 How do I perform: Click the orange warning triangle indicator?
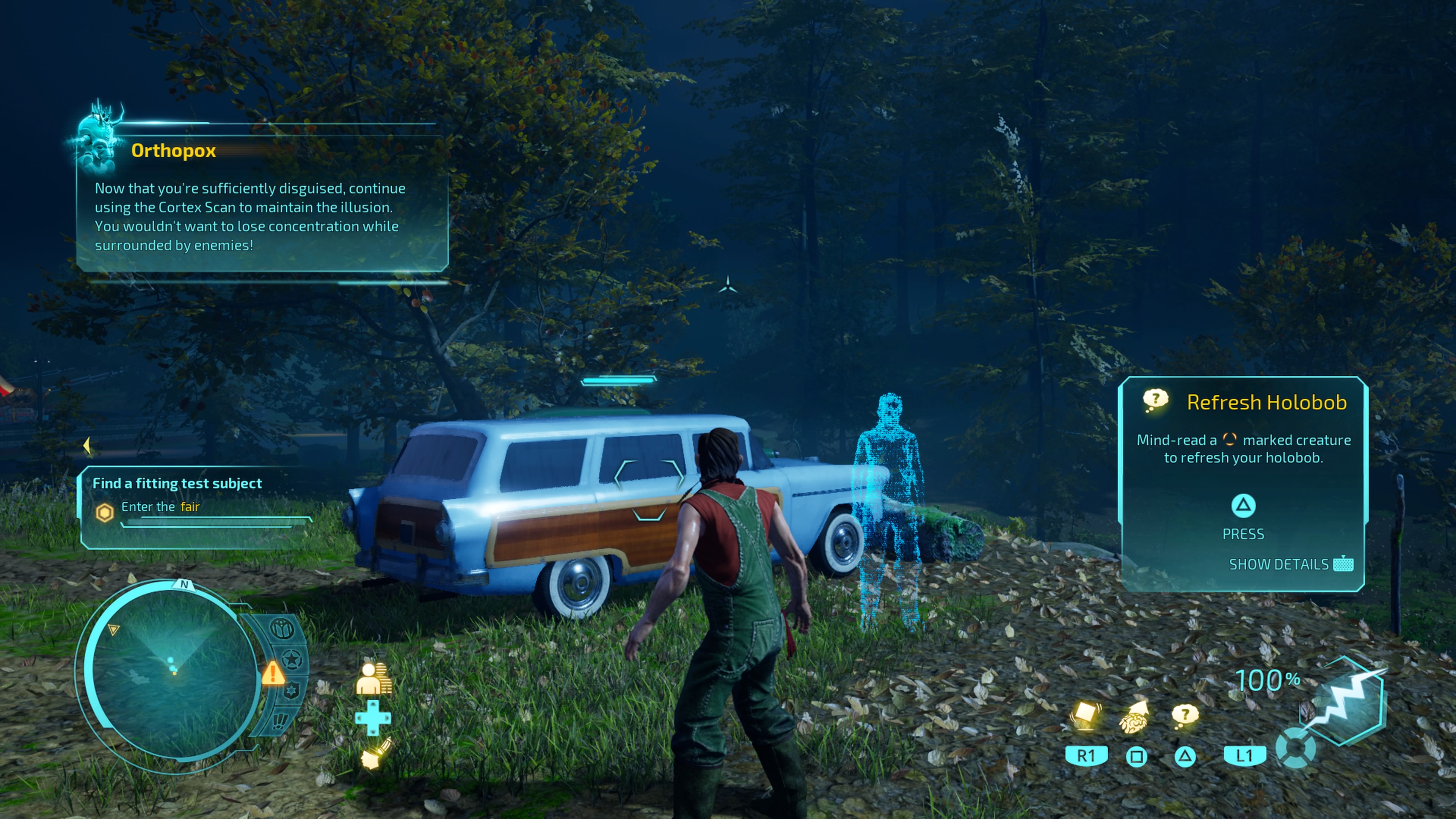[x=273, y=674]
